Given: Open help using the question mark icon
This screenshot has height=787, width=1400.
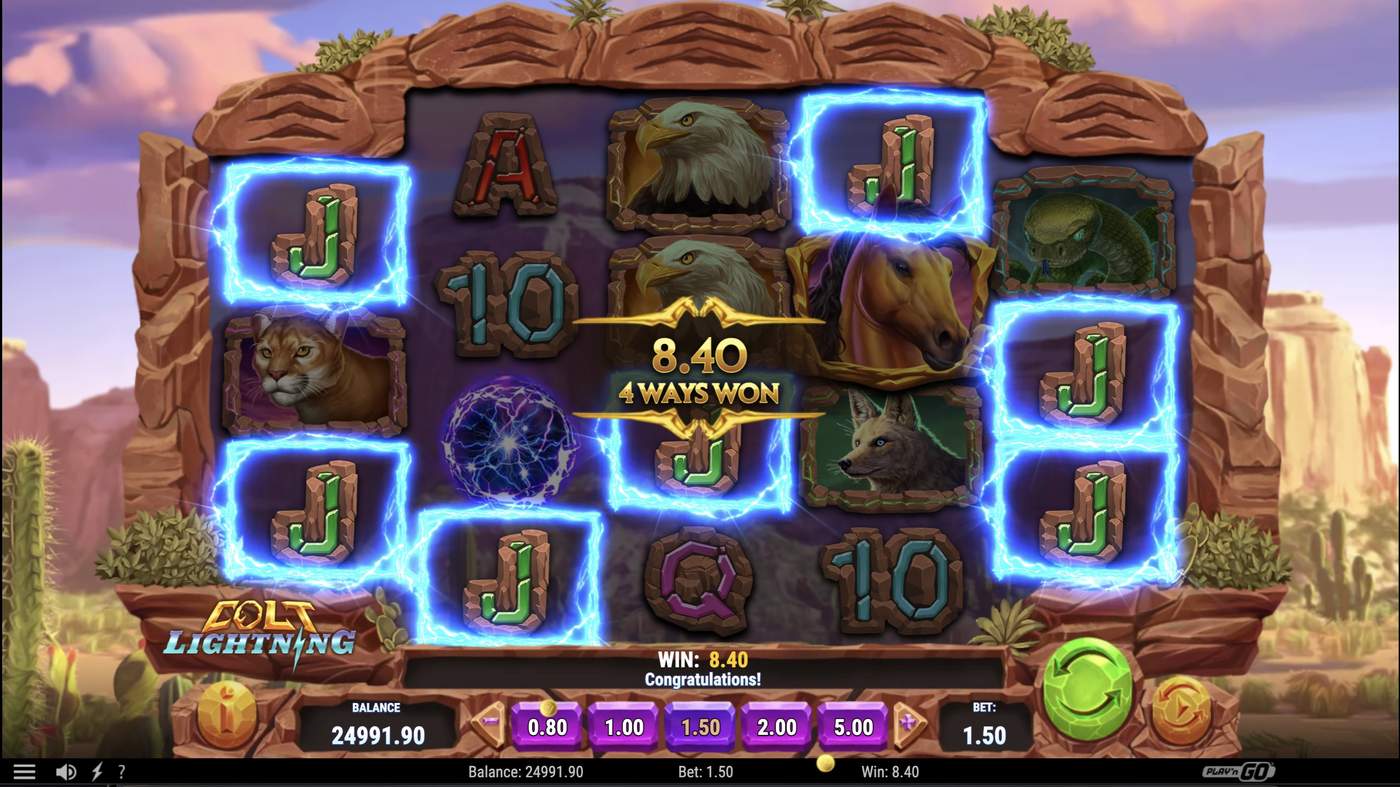Looking at the screenshot, I should pos(122,770).
